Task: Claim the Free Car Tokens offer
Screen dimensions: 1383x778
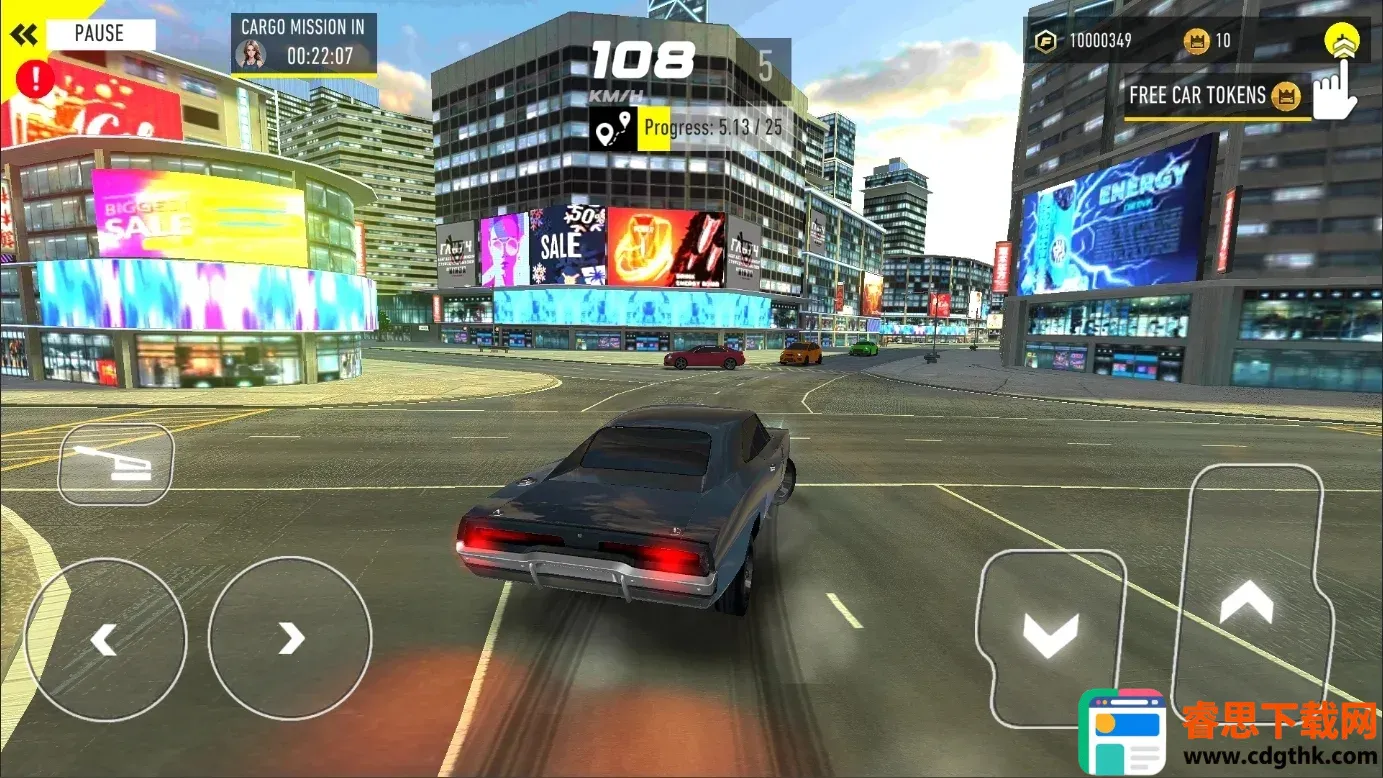Action: [1214, 96]
